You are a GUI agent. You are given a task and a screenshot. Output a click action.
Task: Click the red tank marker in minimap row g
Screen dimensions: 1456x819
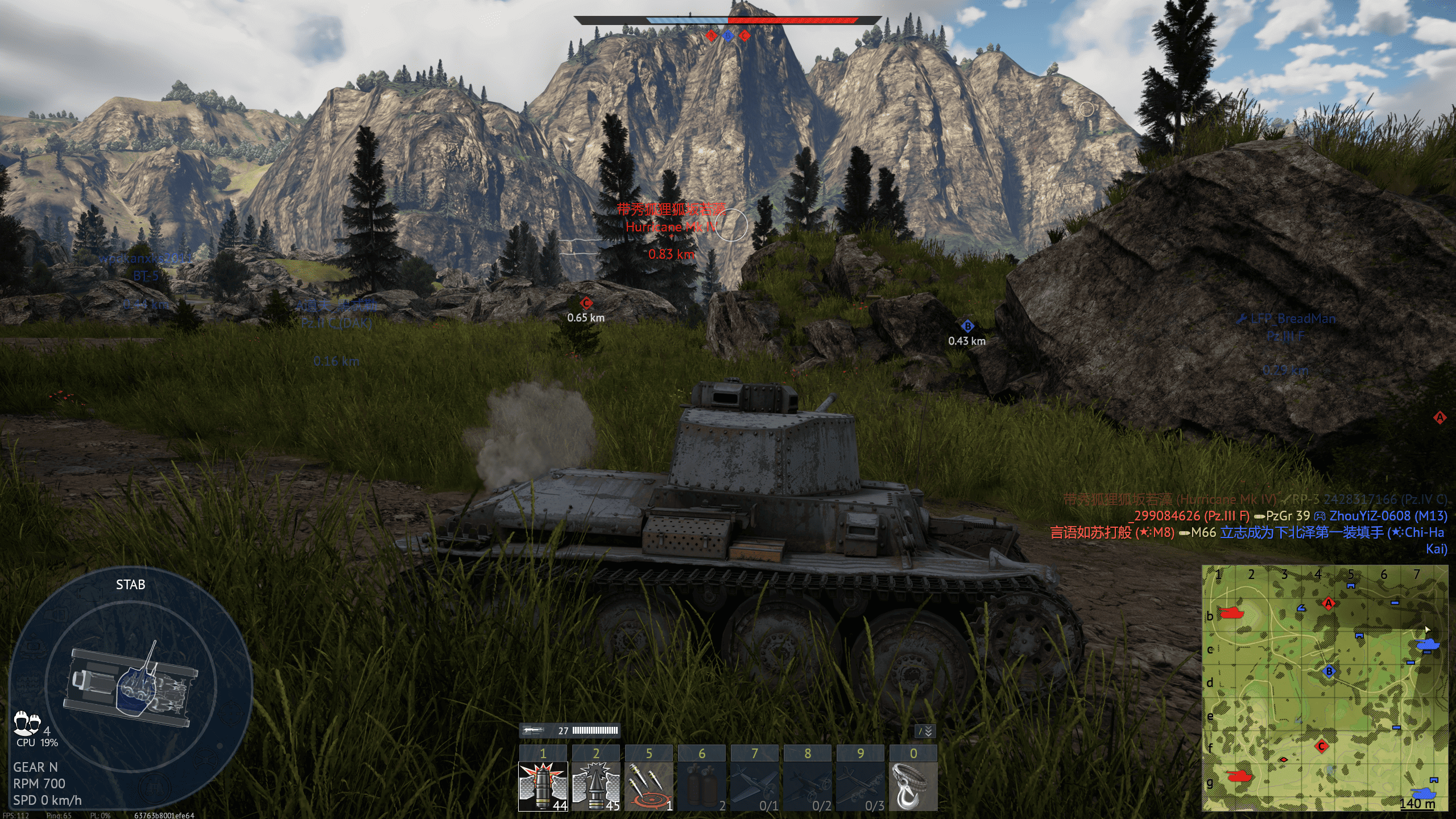click(1239, 776)
